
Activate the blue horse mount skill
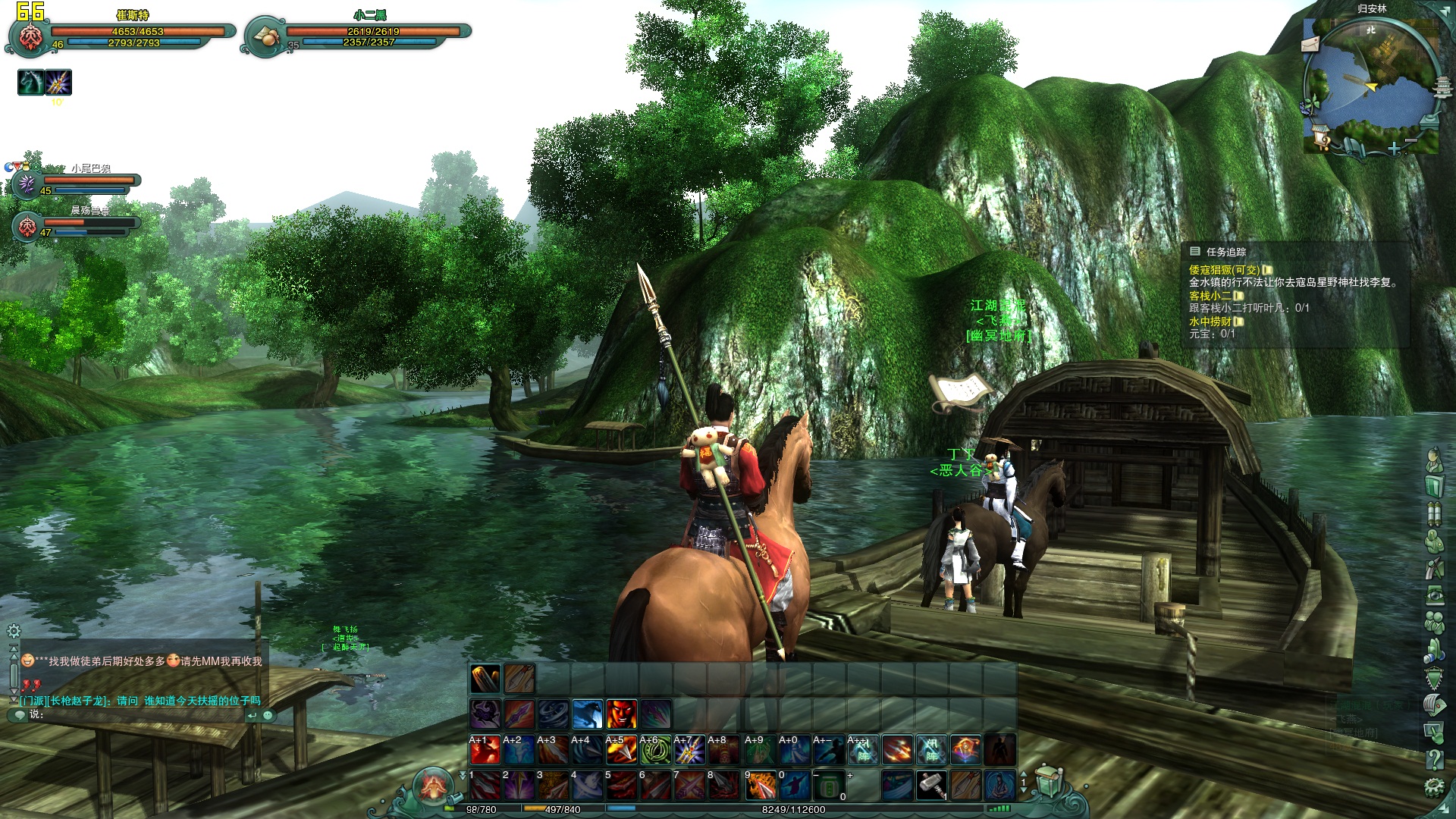point(587,714)
